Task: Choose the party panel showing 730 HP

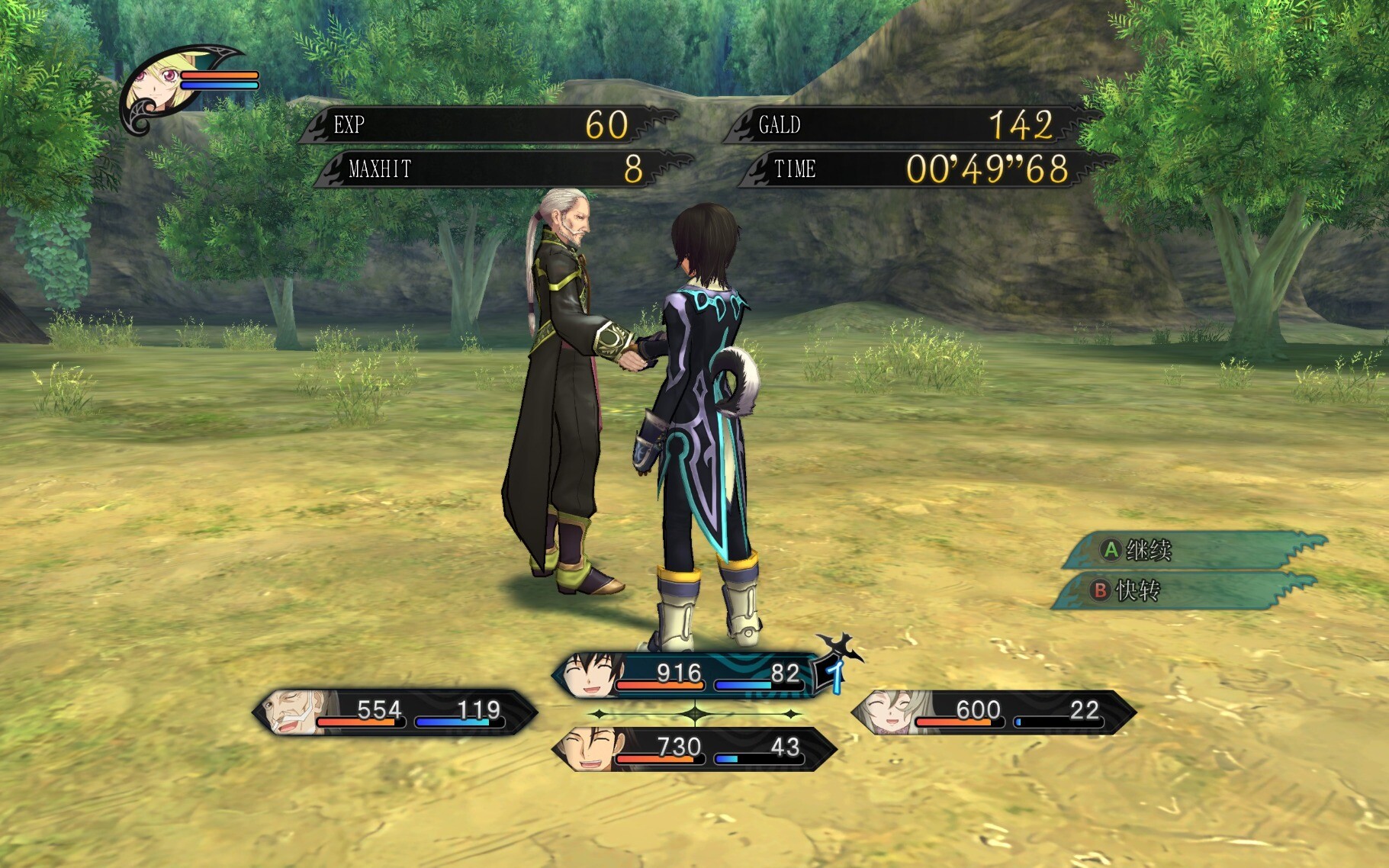Action: point(694,748)
